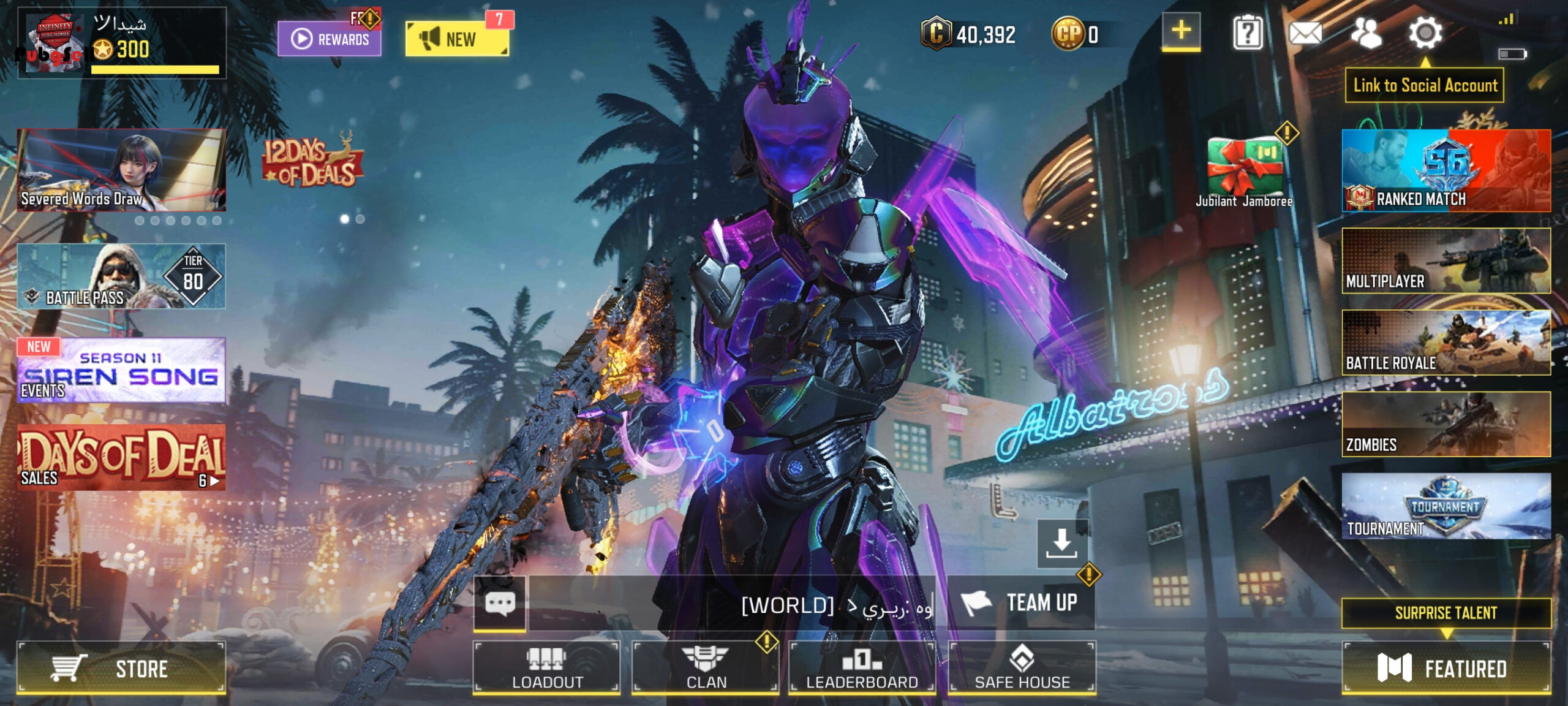Open the friends list icon
This screenshot has width=1568, height=706.
1366,32
